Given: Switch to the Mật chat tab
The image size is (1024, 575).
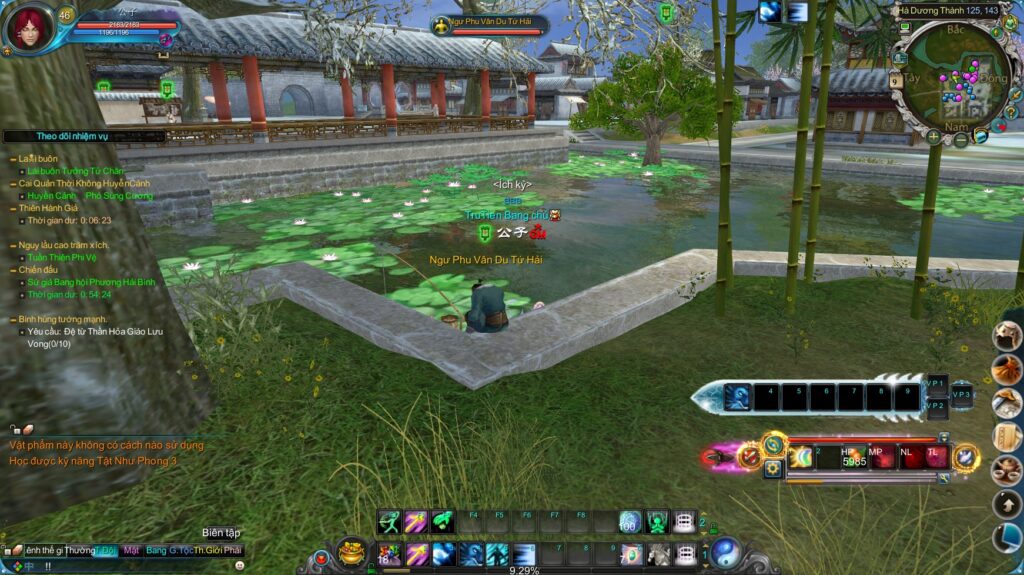Looking at the screenshot, I should [x=132, y=550].
